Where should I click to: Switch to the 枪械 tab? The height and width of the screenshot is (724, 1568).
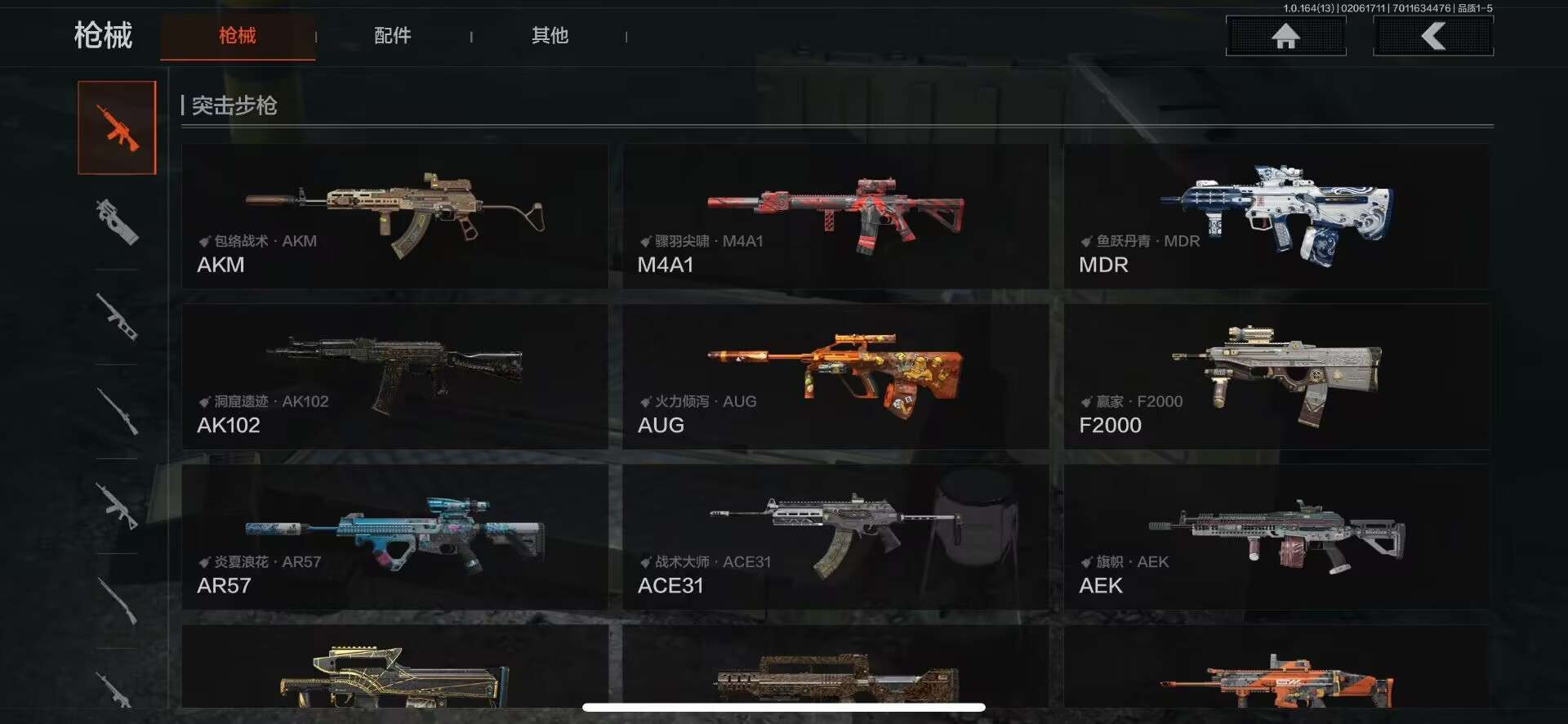[x=237, y=36]
